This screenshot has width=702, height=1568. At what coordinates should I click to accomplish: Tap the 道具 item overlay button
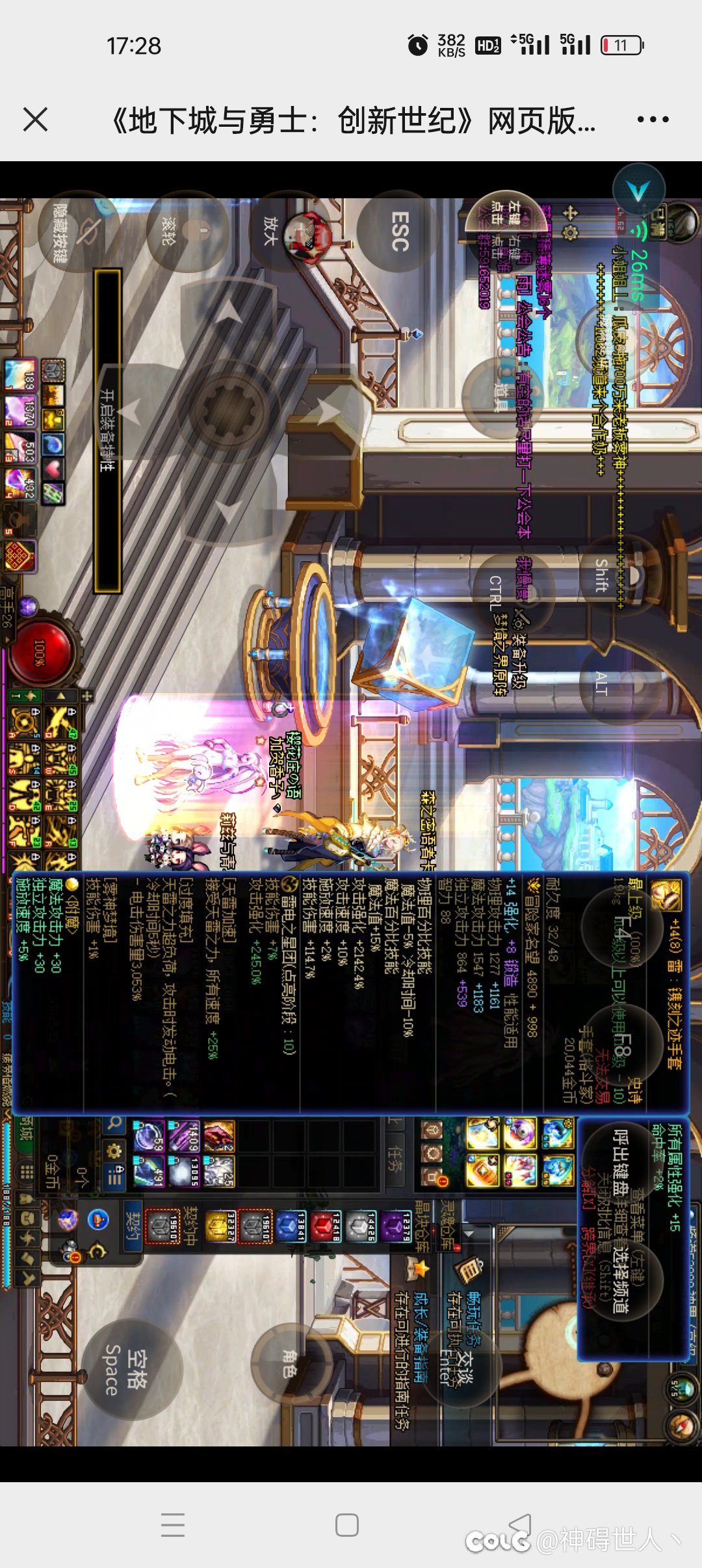click(502, 397)
